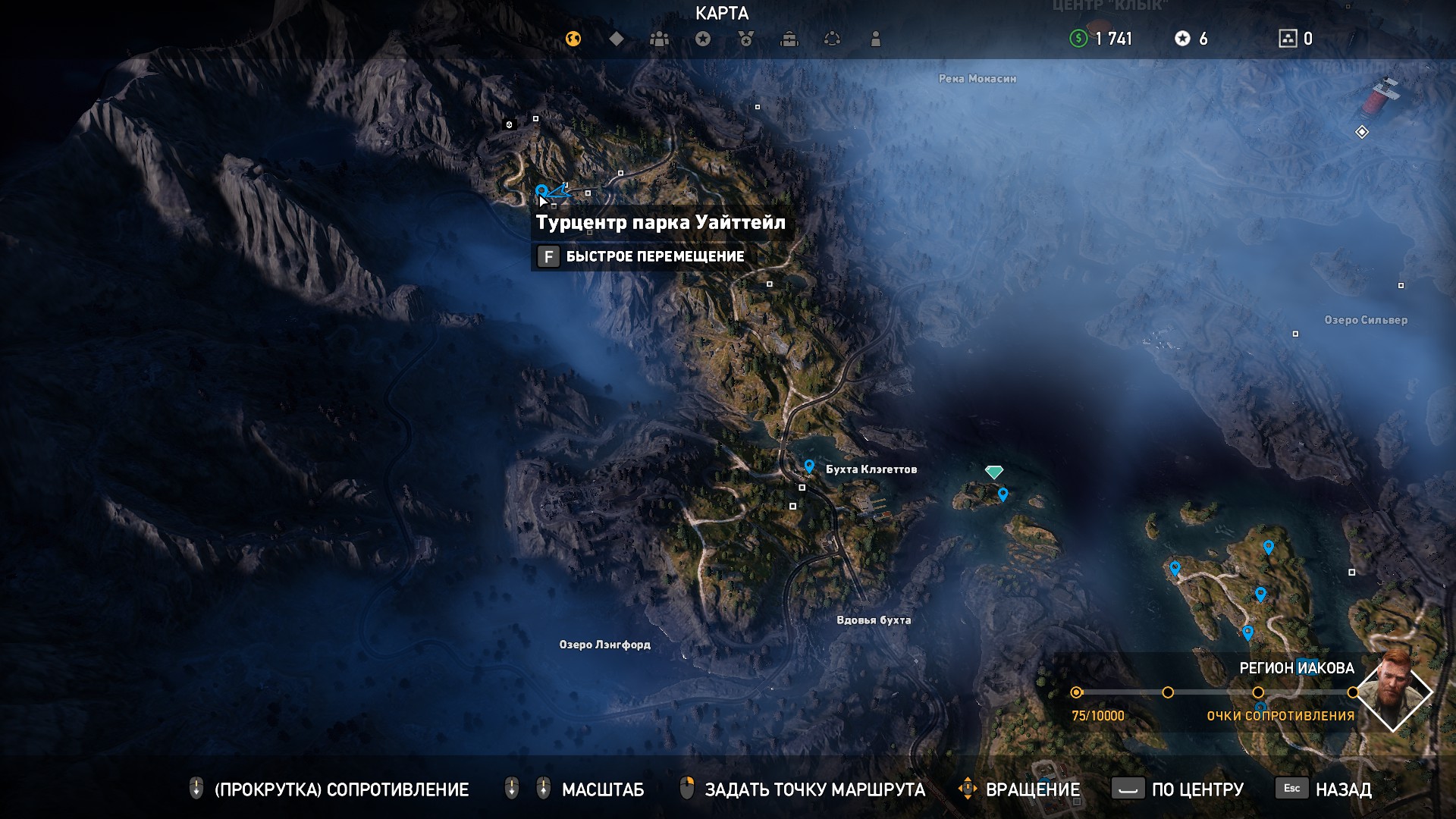The width and height of the screenshot is (1456, 819).
Task: Select the teal diamond marker on the lake
Action: coord(993,472)
